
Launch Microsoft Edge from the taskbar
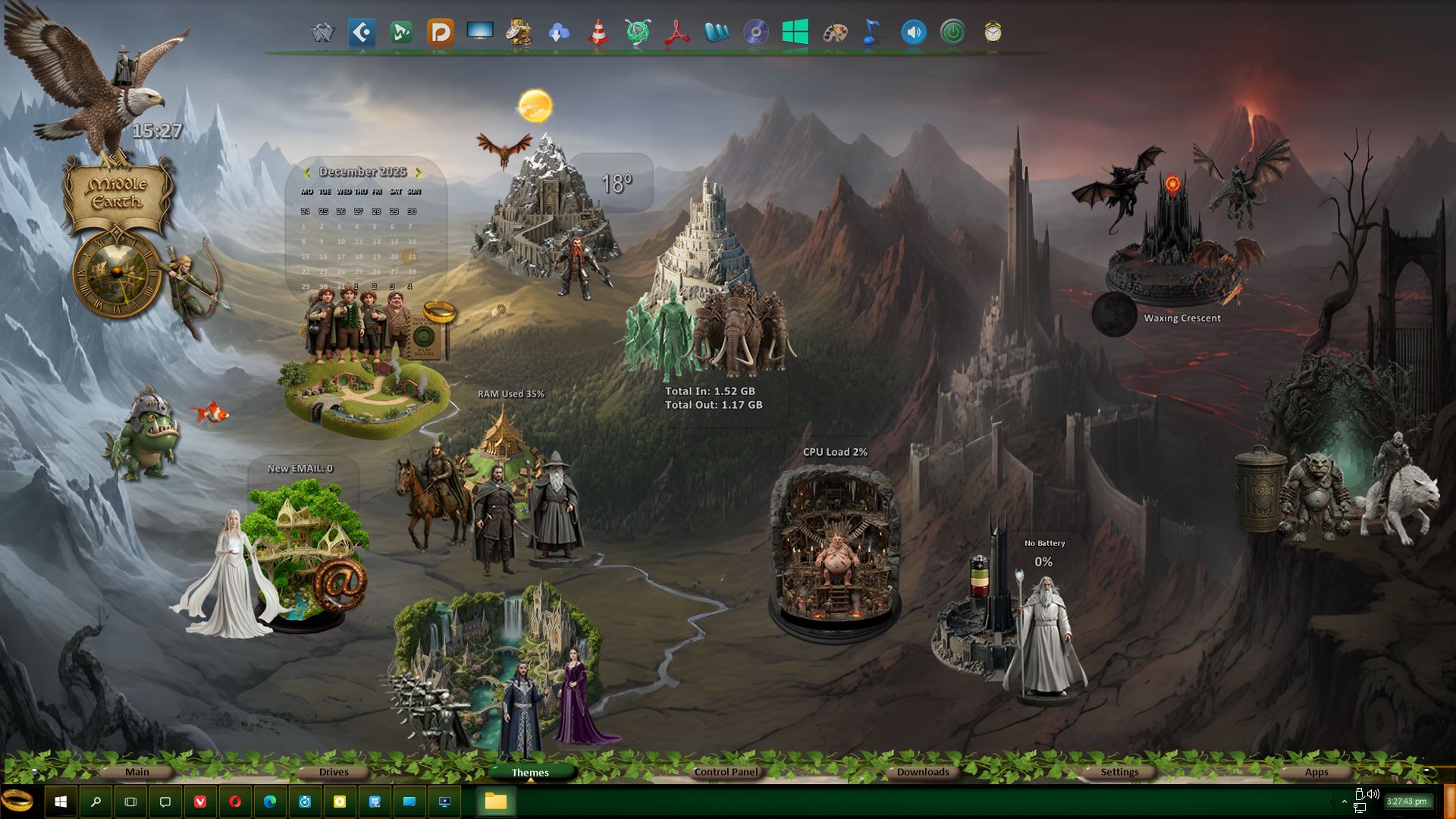point(270,802)
